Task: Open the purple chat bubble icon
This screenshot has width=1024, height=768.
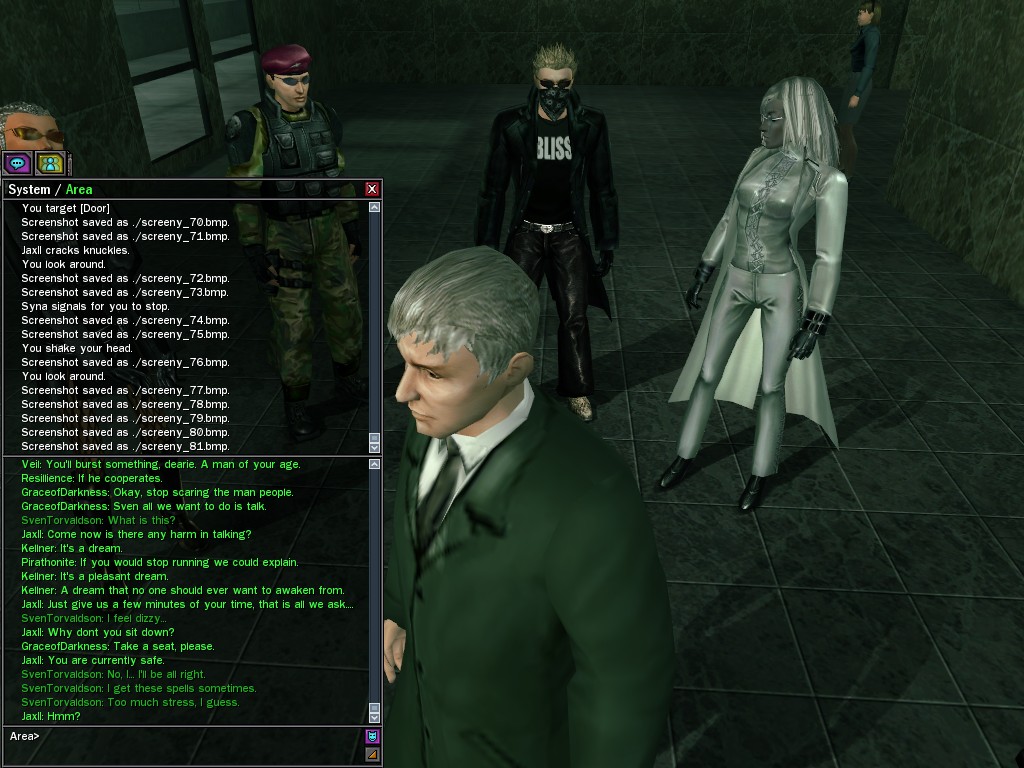Action: click(17, 163)
